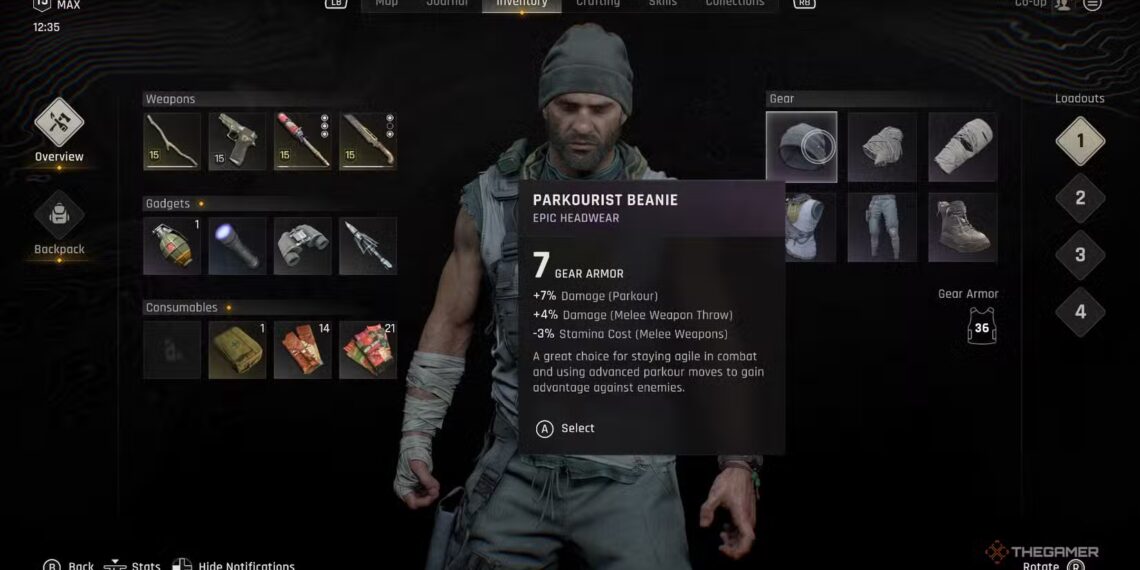Select the Parkourist Beanie headwear slot

point(802,147)
